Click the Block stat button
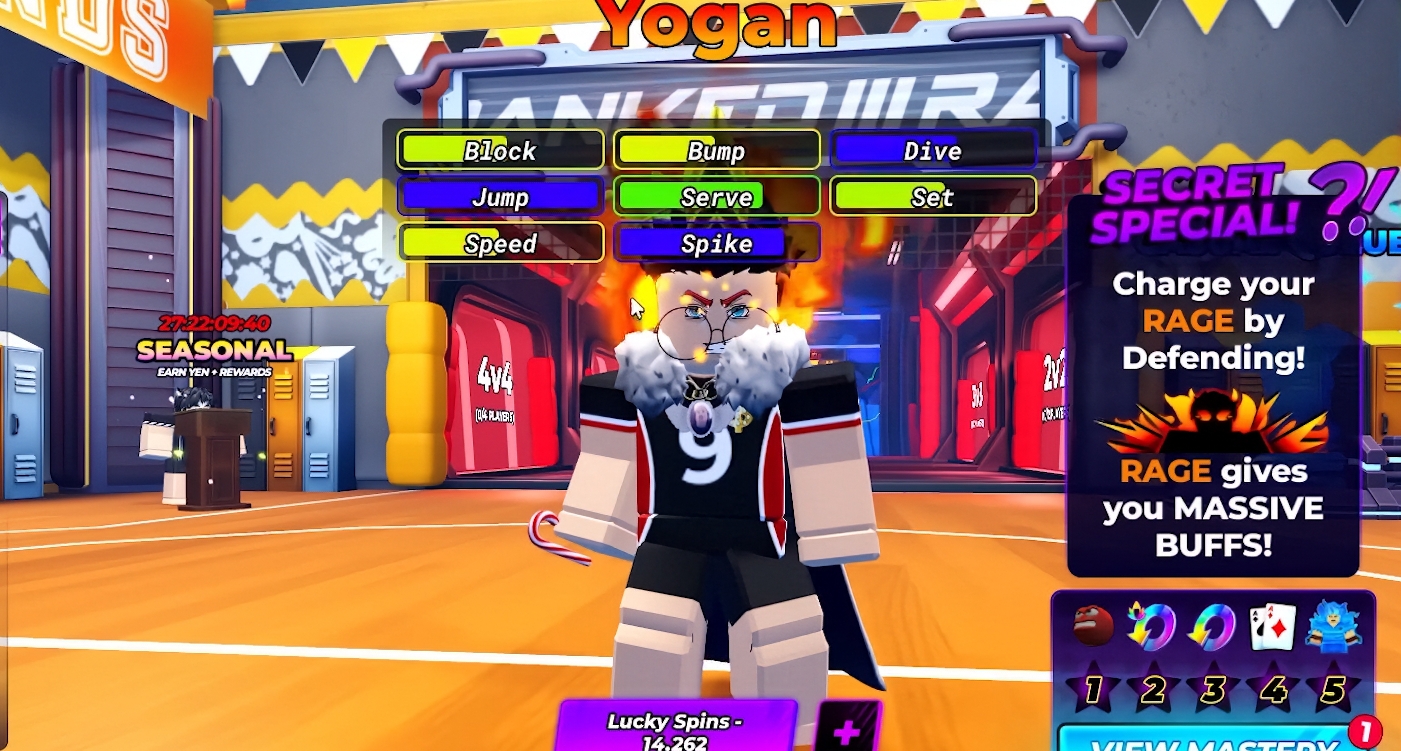This screenshot has width=1401, height=751. (500, 150)
